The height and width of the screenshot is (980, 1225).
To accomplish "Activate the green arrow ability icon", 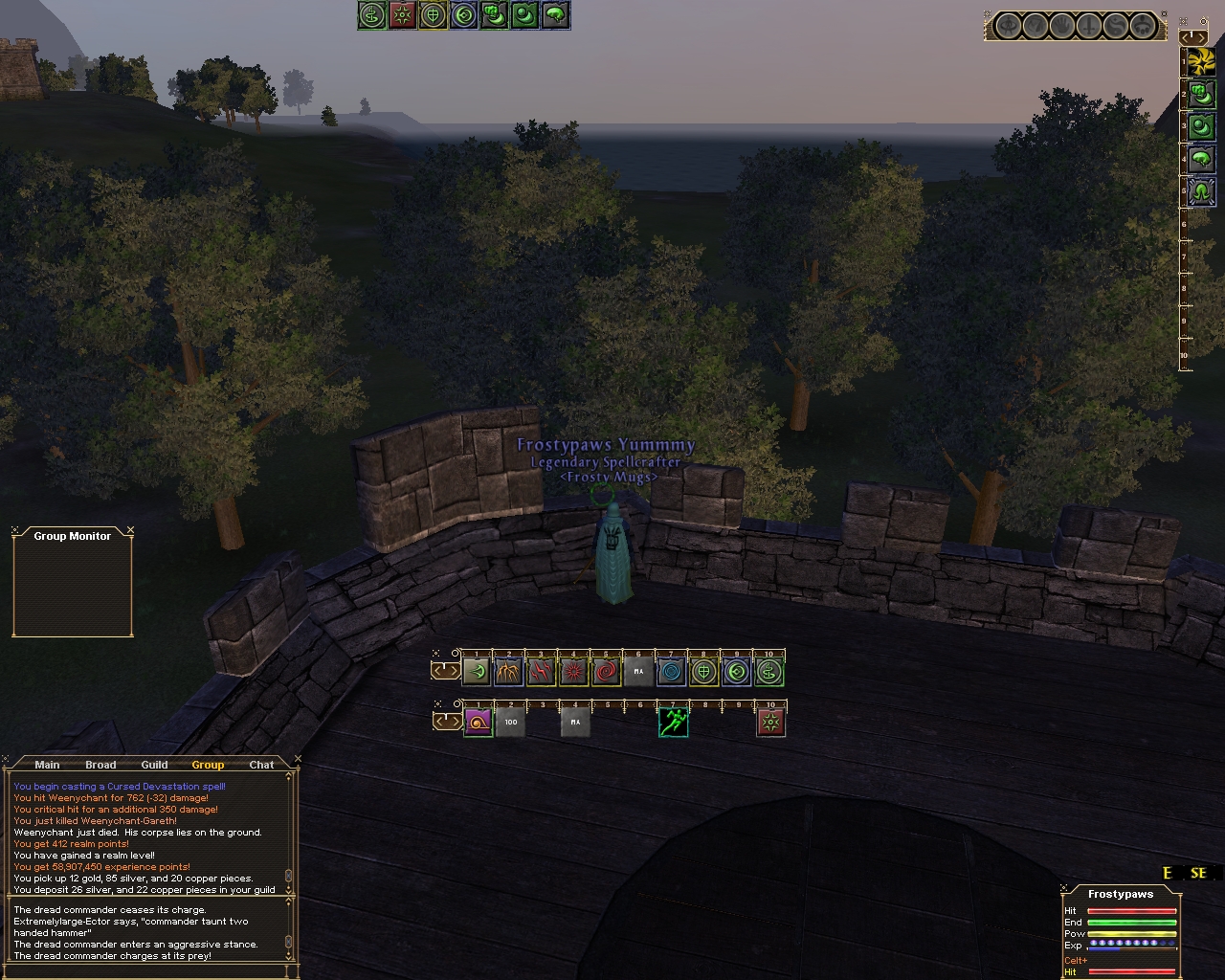I will (477, 672).
